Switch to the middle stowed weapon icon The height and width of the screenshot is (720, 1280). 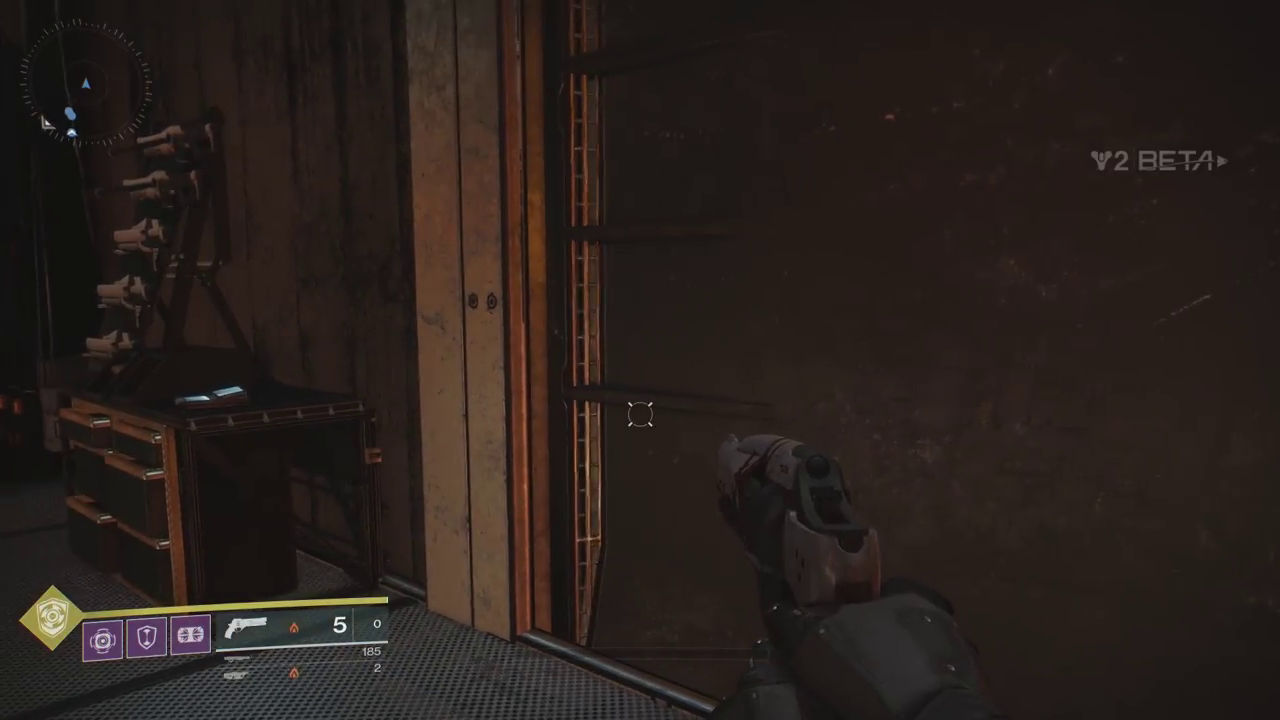pyautogui.click(x=237, y=658)
